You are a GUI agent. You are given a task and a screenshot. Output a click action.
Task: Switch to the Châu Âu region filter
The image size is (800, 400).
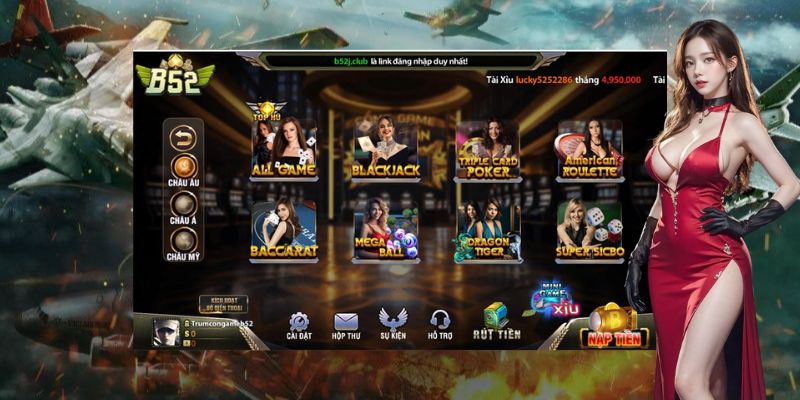click(x=184, y=166)
